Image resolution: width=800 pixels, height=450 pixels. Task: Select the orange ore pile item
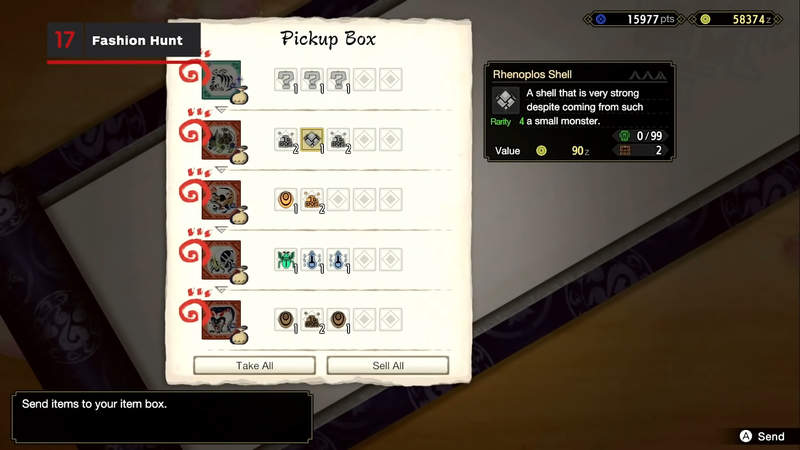[x=312, y=200]
